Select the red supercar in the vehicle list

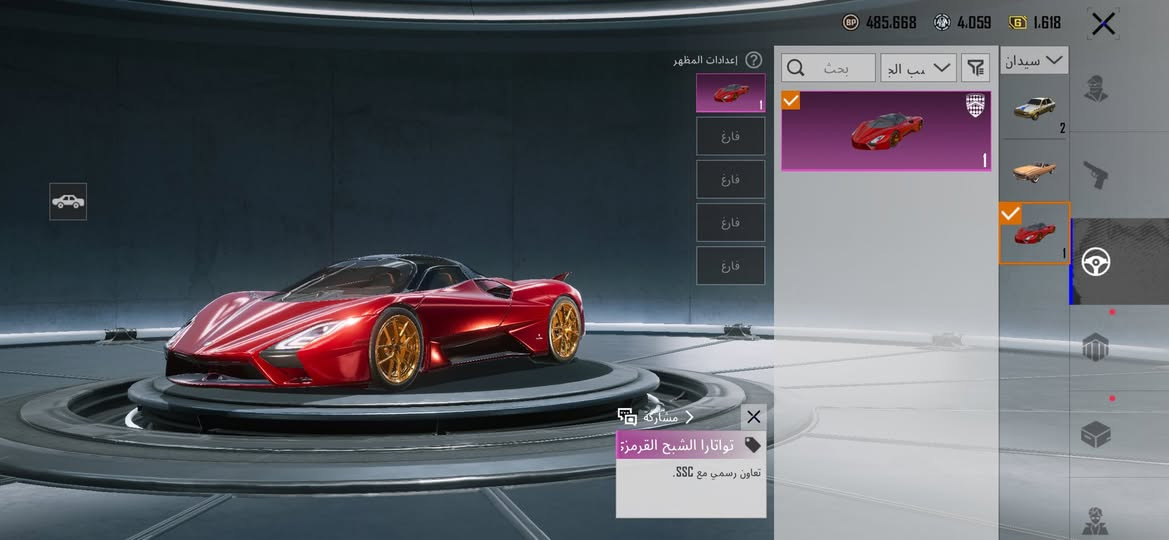pos(1034,233)
